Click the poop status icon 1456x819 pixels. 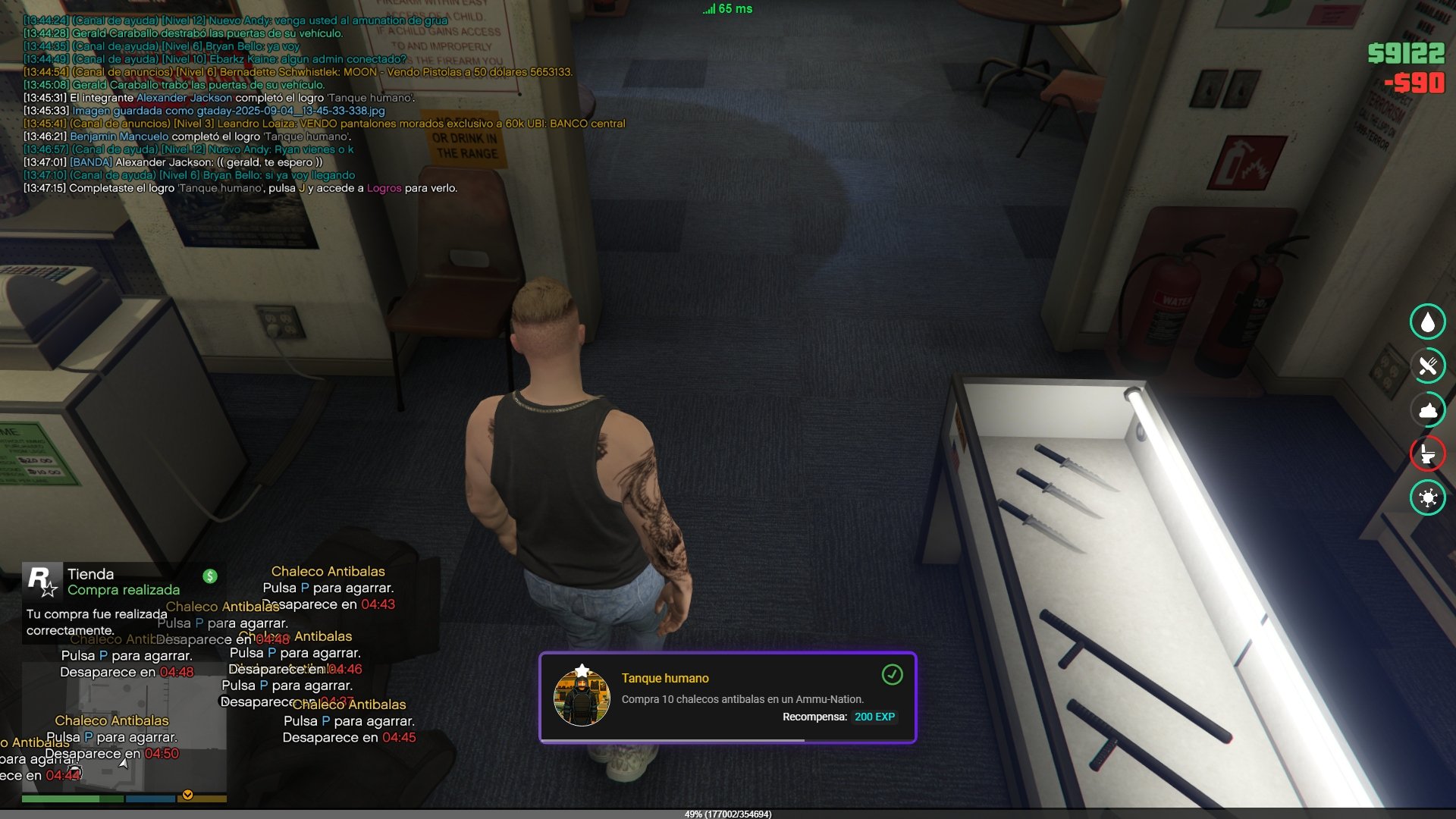(1427, 410)
